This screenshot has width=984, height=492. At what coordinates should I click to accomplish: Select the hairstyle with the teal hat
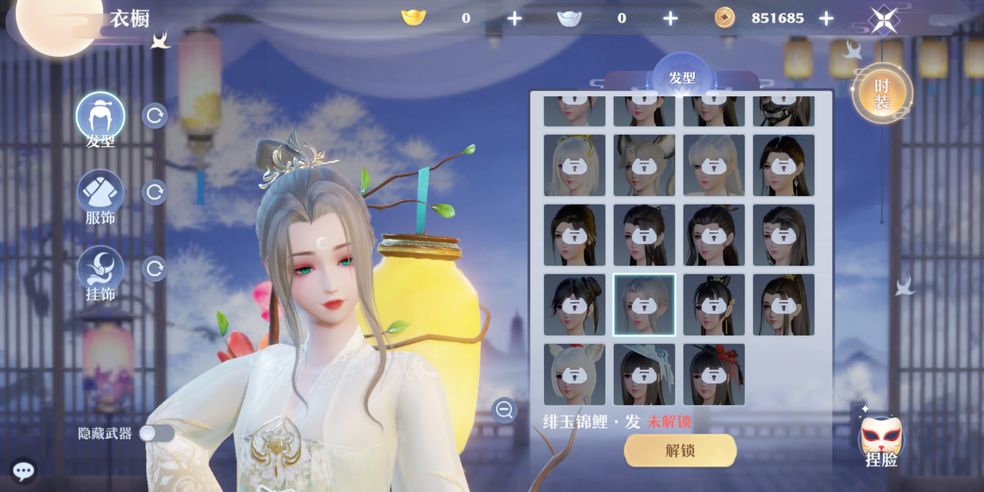click(x=644, y=375)
